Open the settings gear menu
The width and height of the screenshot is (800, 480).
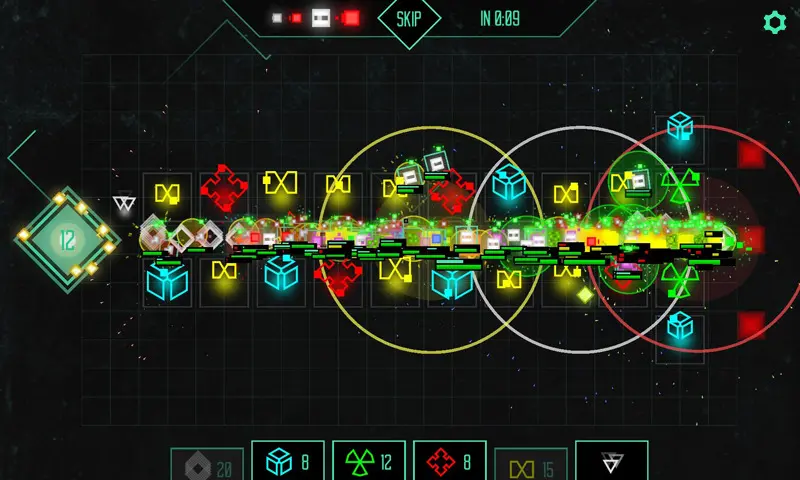774,22
